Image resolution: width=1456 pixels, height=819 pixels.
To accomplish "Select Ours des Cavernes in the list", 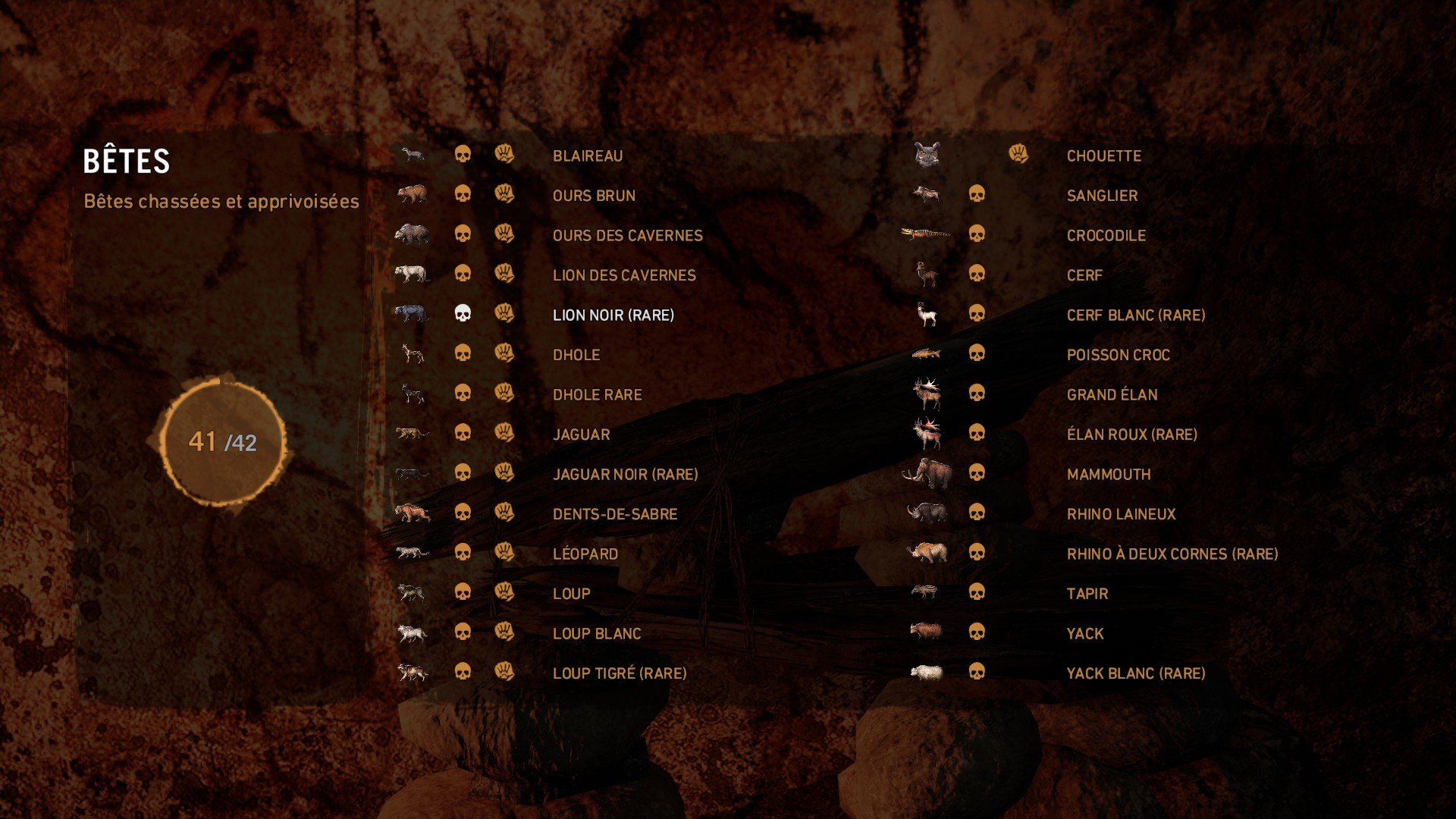I will point(627,235).
